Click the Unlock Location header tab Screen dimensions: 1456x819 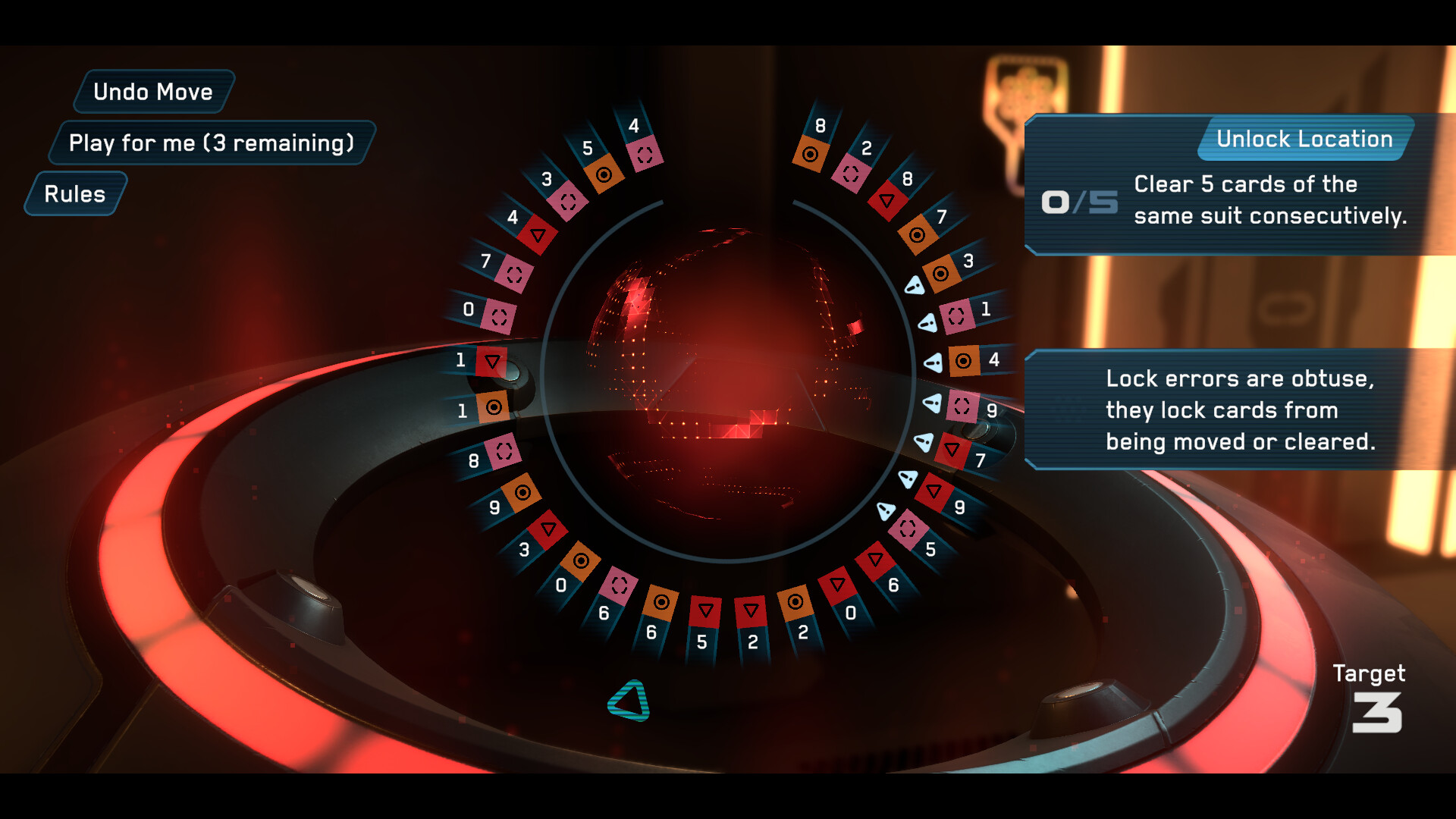pyautogui.click(x=1303, y=139)
